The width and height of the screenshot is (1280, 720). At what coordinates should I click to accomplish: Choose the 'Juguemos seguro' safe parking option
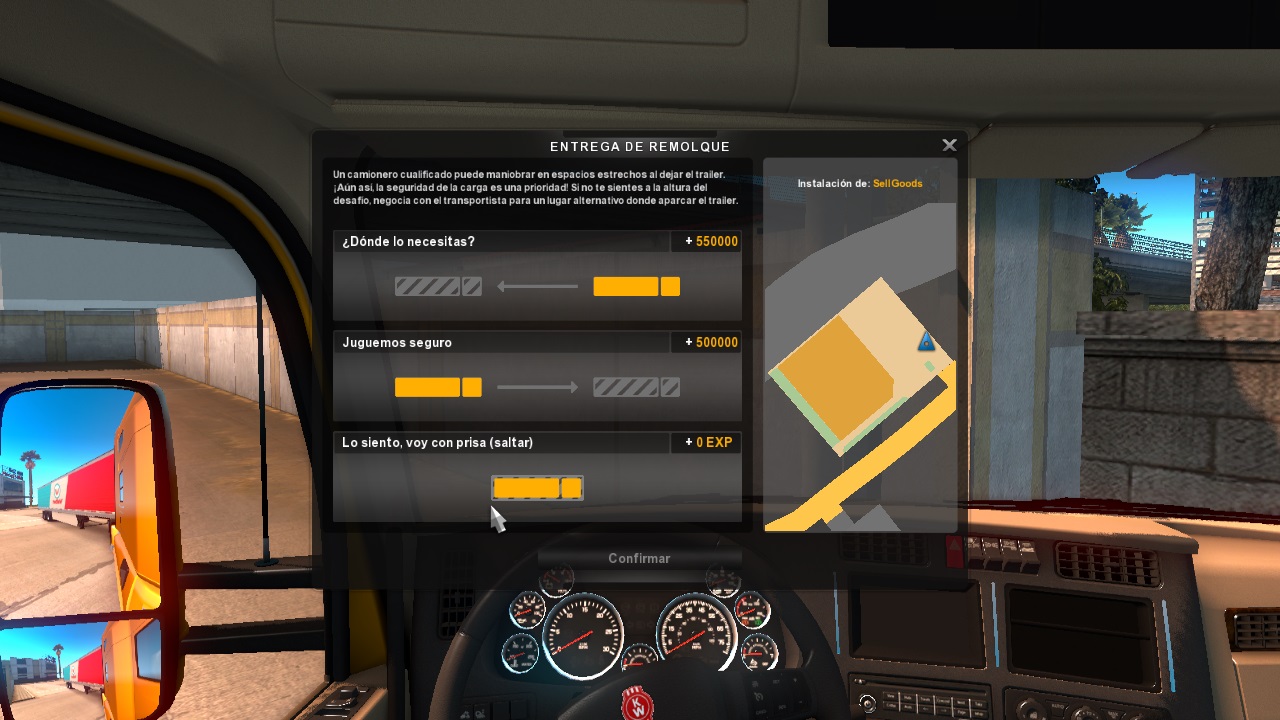pos(537,375)
